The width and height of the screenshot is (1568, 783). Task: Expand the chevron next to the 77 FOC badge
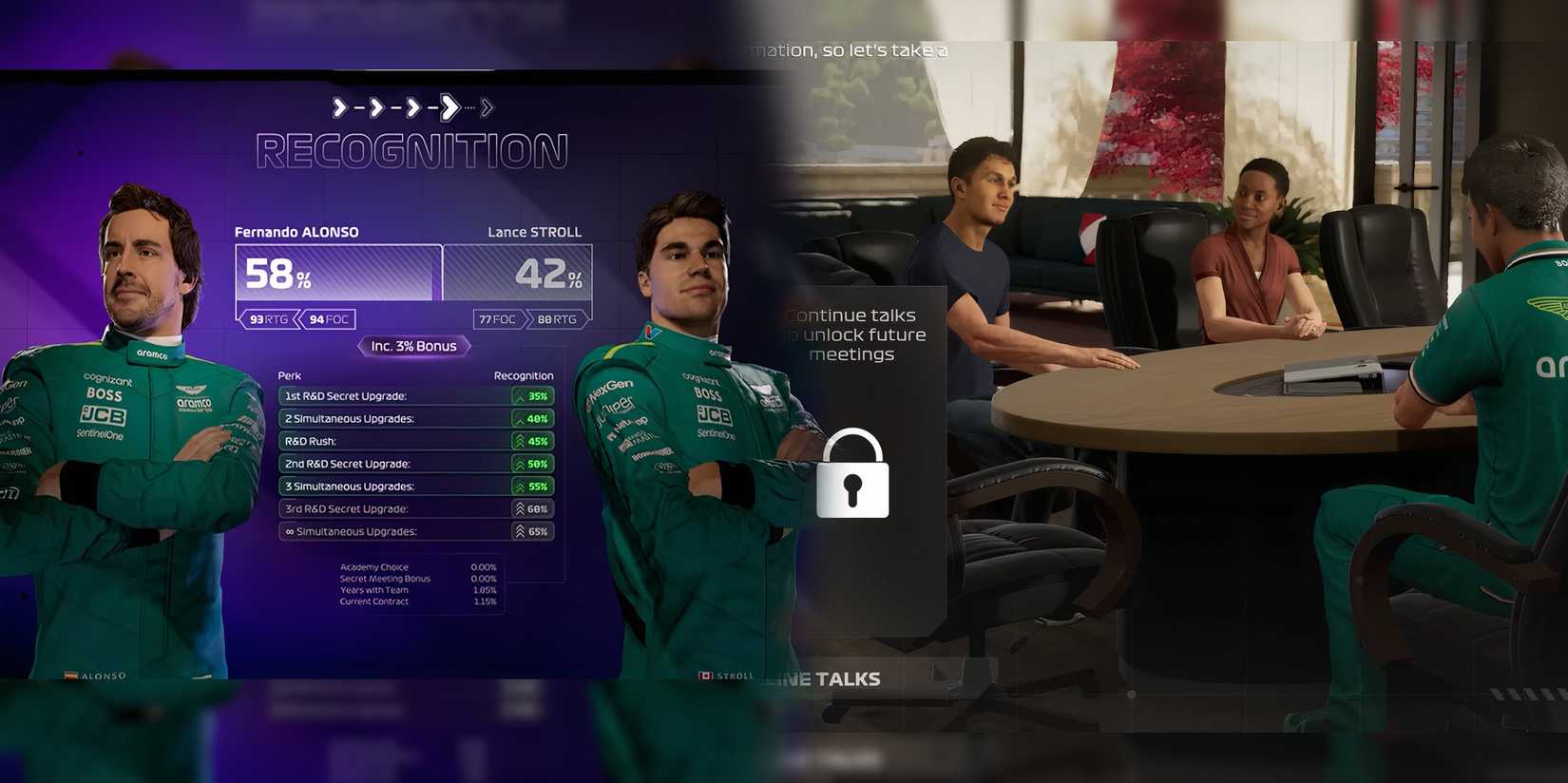pyautogui.click(x=528, y=319)
